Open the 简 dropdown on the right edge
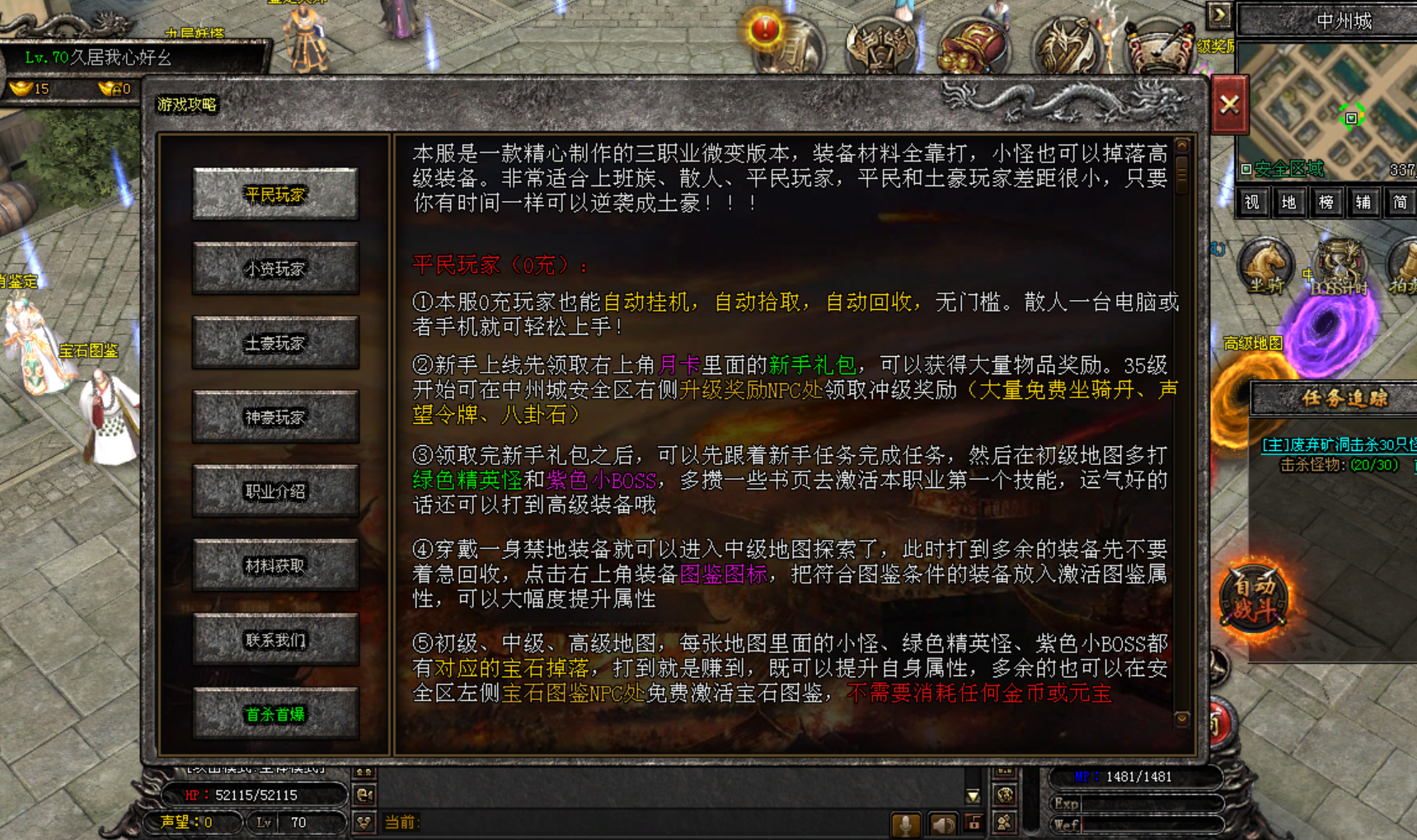The image size is (1417, 840). point(1401,202)
